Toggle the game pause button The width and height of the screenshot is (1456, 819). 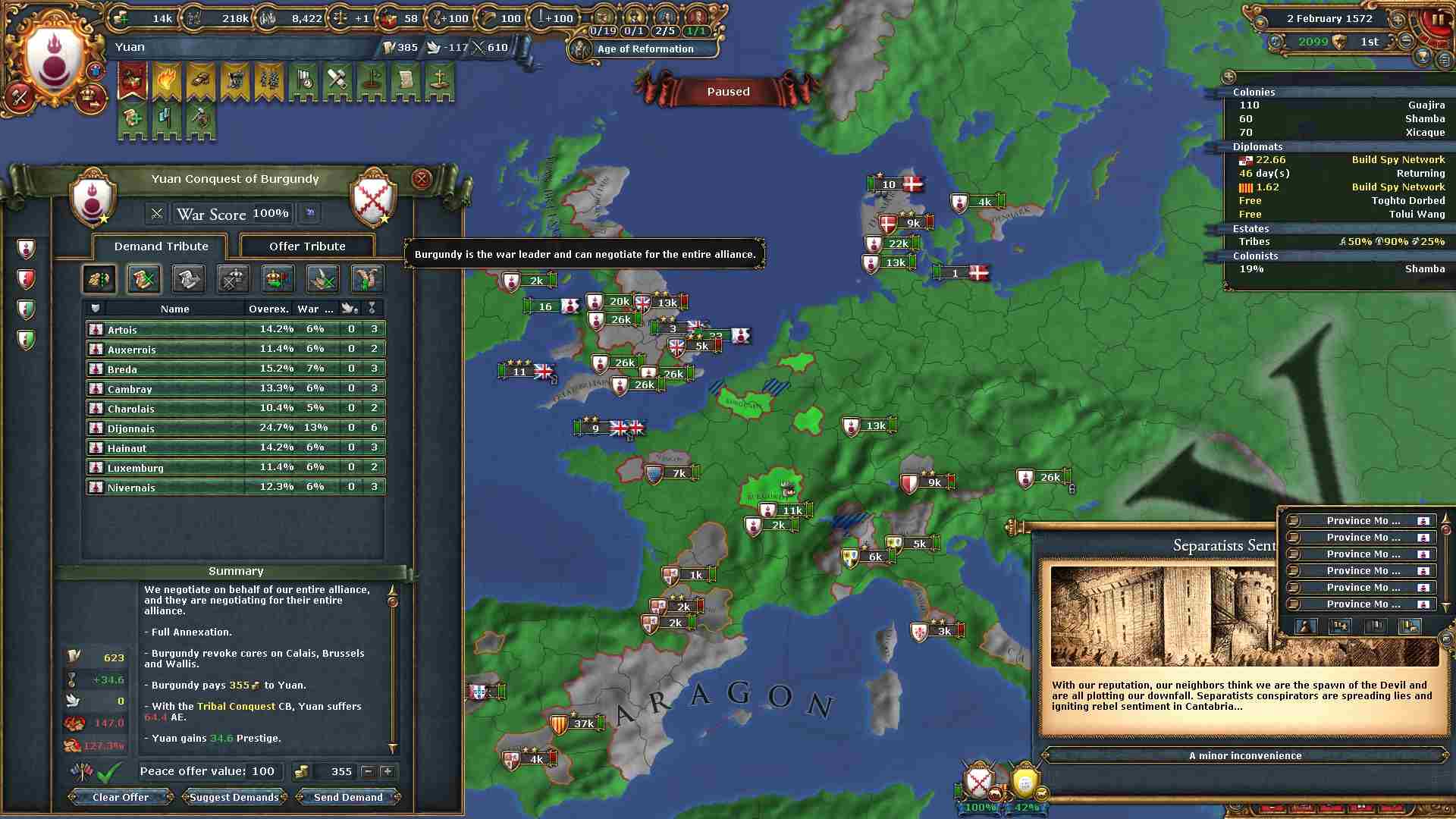pyautogui.click(x=1437, y=20)
